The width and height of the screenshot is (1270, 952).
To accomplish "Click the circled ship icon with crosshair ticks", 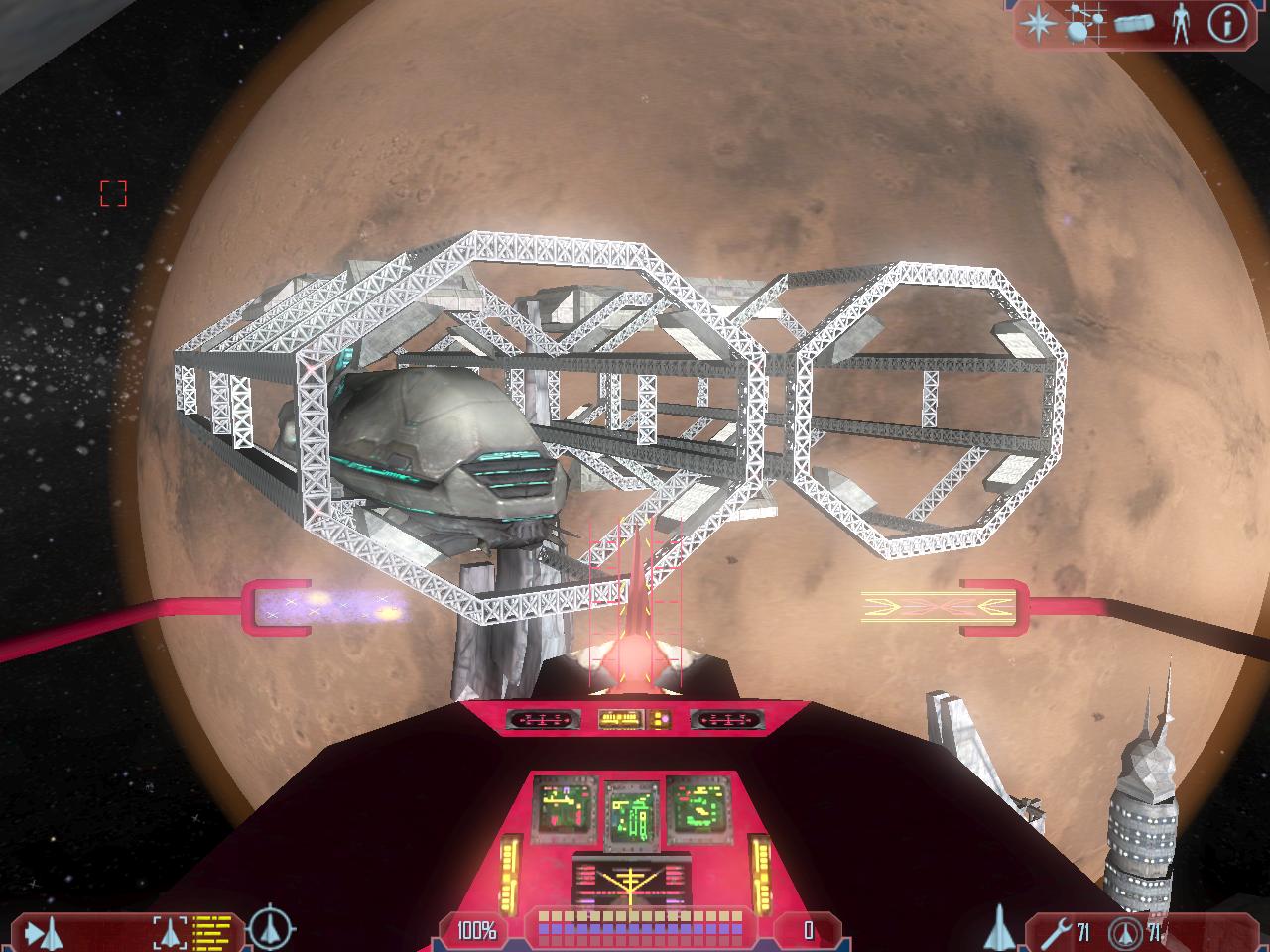I will point(270,928).
